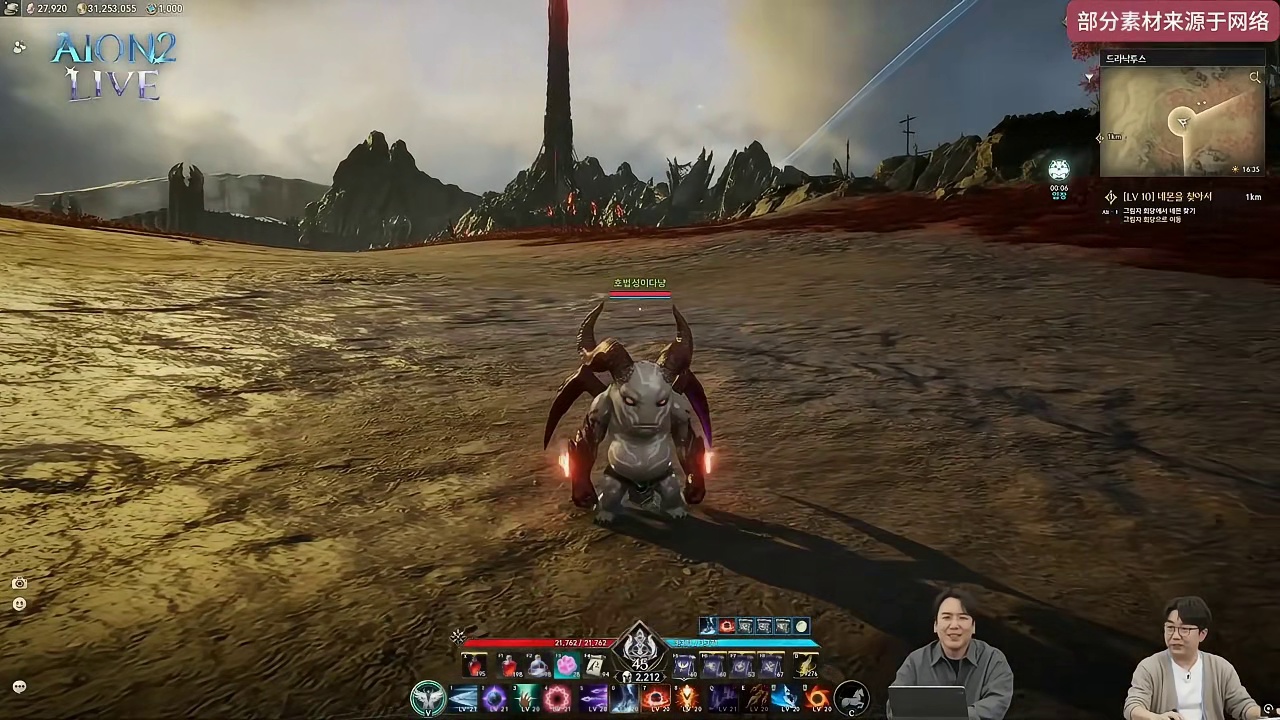Open the chat speech bubble
Screen dimensions: 1280x720
coord(19,687)
